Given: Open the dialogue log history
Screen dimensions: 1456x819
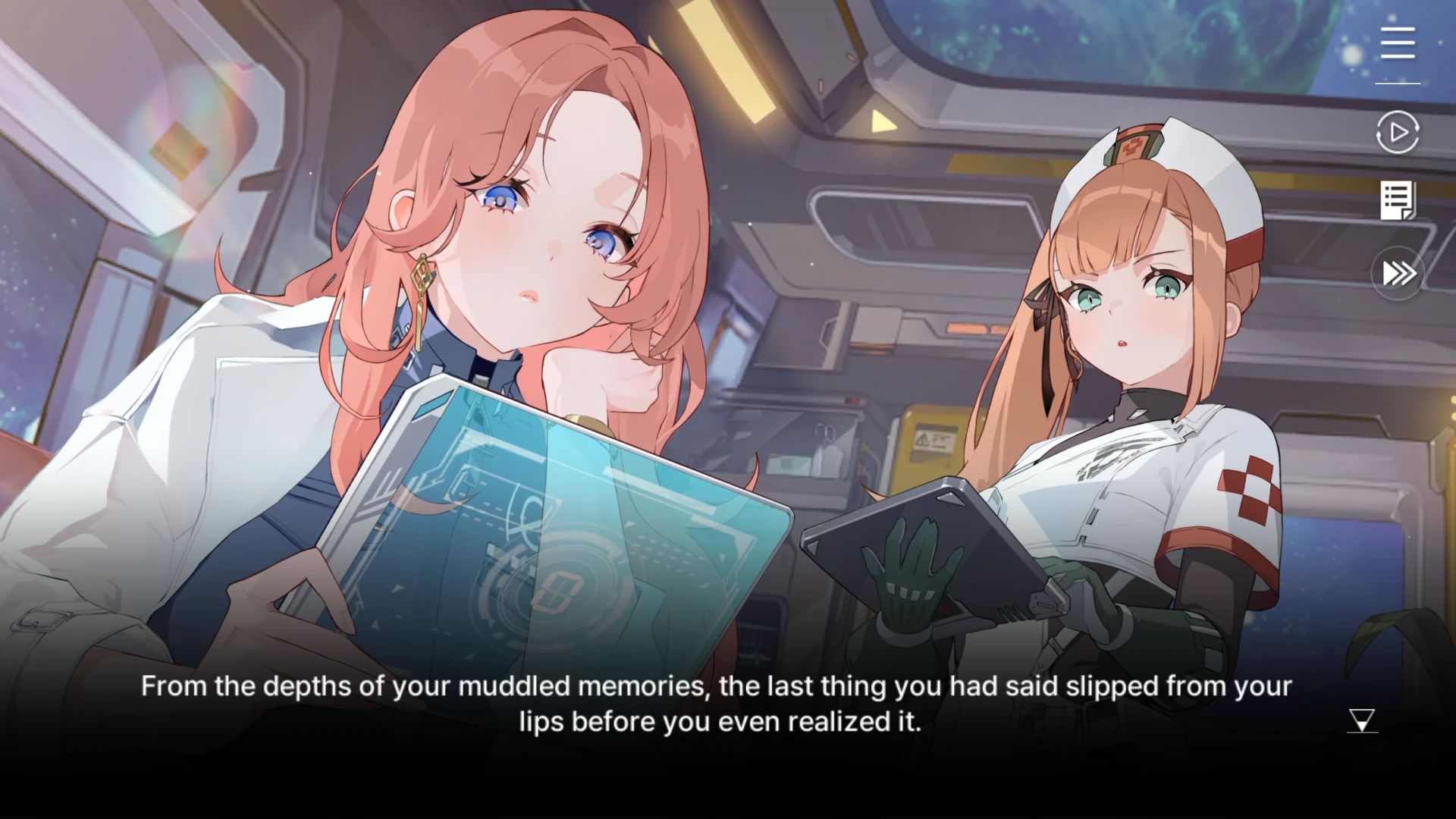Looking at the screenshot, I should coord(1397,201).
